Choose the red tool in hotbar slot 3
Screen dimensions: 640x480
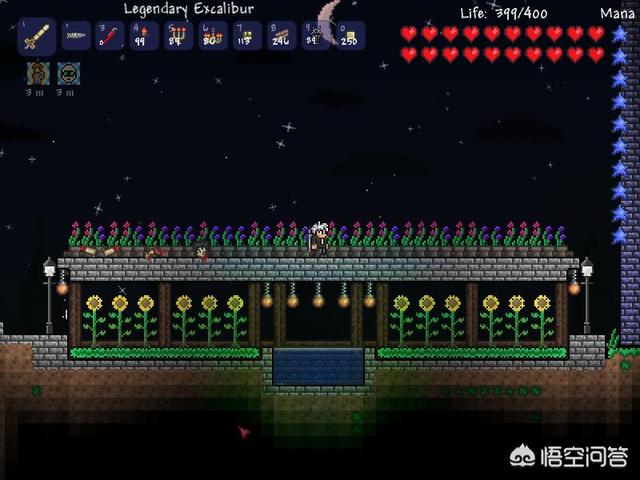pyautogui.click(x=110, y=36)
